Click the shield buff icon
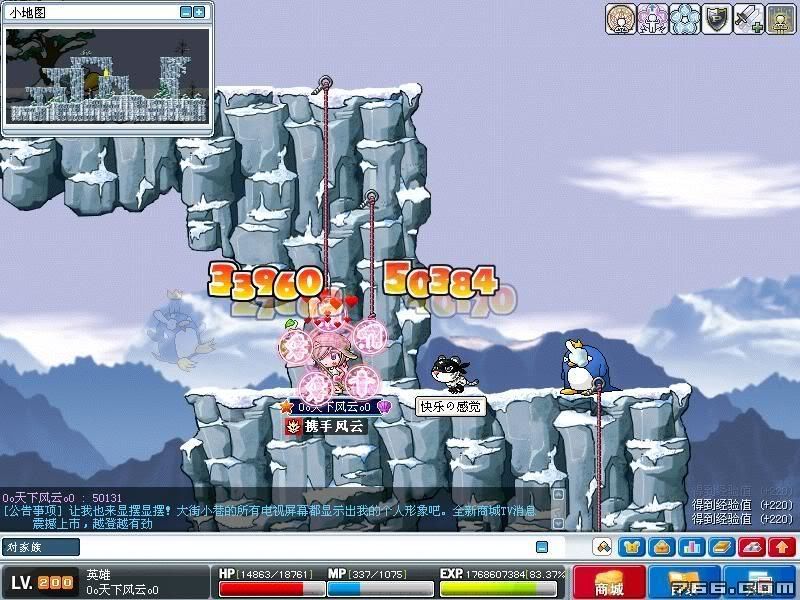 coord(716,19)
